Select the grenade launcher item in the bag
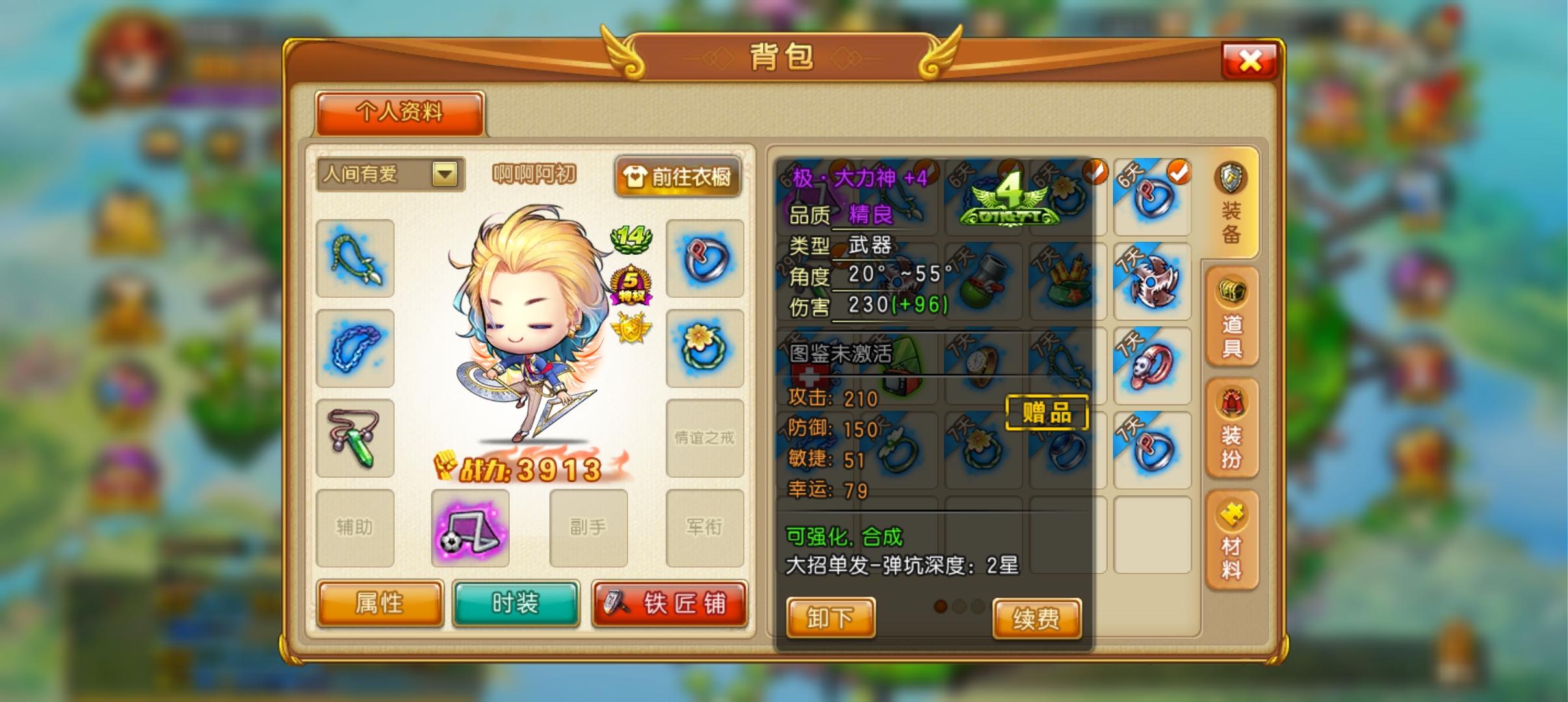The width and height of the screenshot is (1568, 702). (x=987, y=284)
